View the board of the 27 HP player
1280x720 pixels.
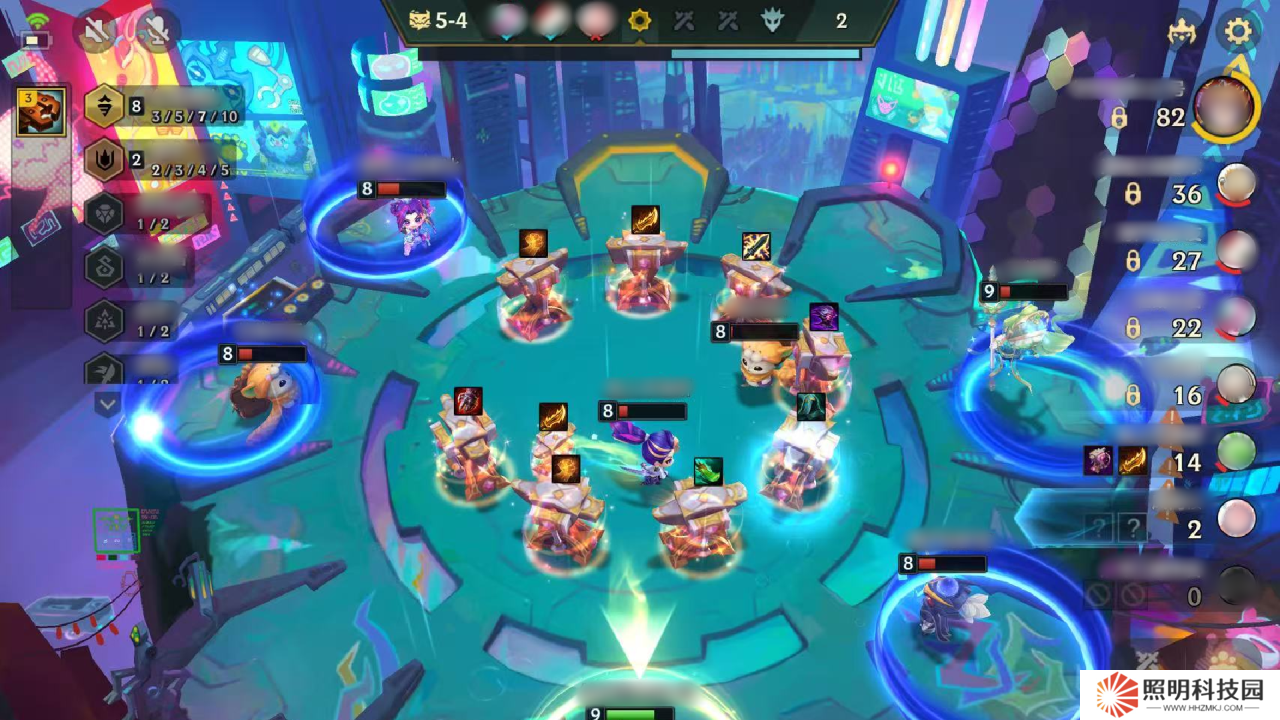tap(1236, 251)
